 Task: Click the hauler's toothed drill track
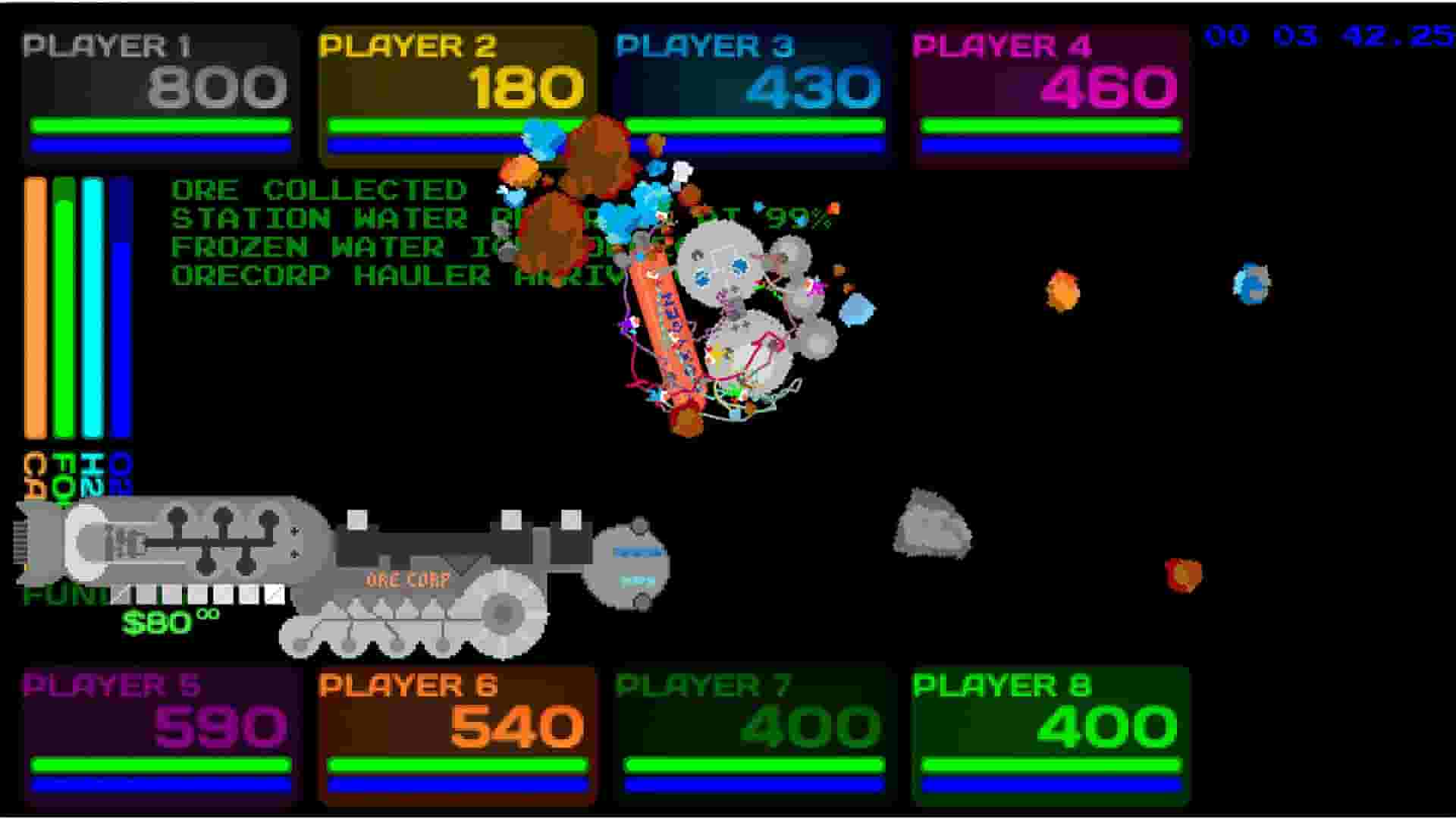pyautogui.click(x=394, y=629)
